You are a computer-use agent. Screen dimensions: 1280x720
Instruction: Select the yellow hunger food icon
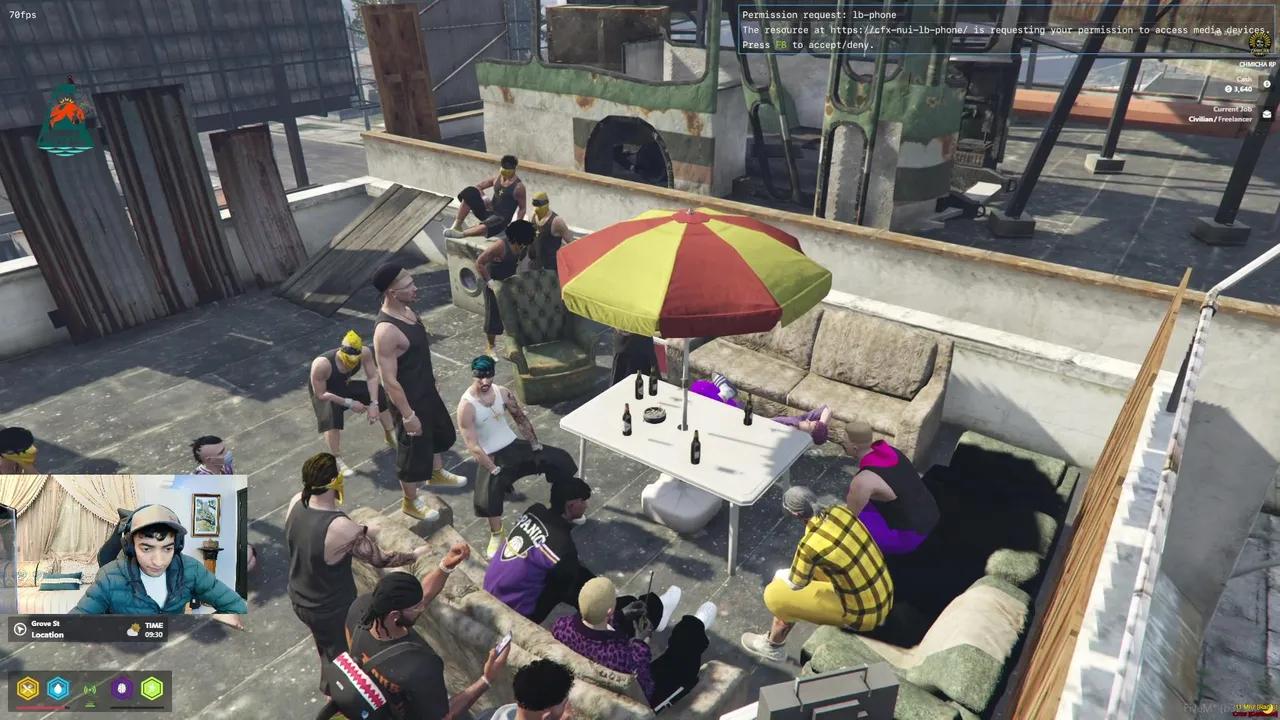coord(27,687)
